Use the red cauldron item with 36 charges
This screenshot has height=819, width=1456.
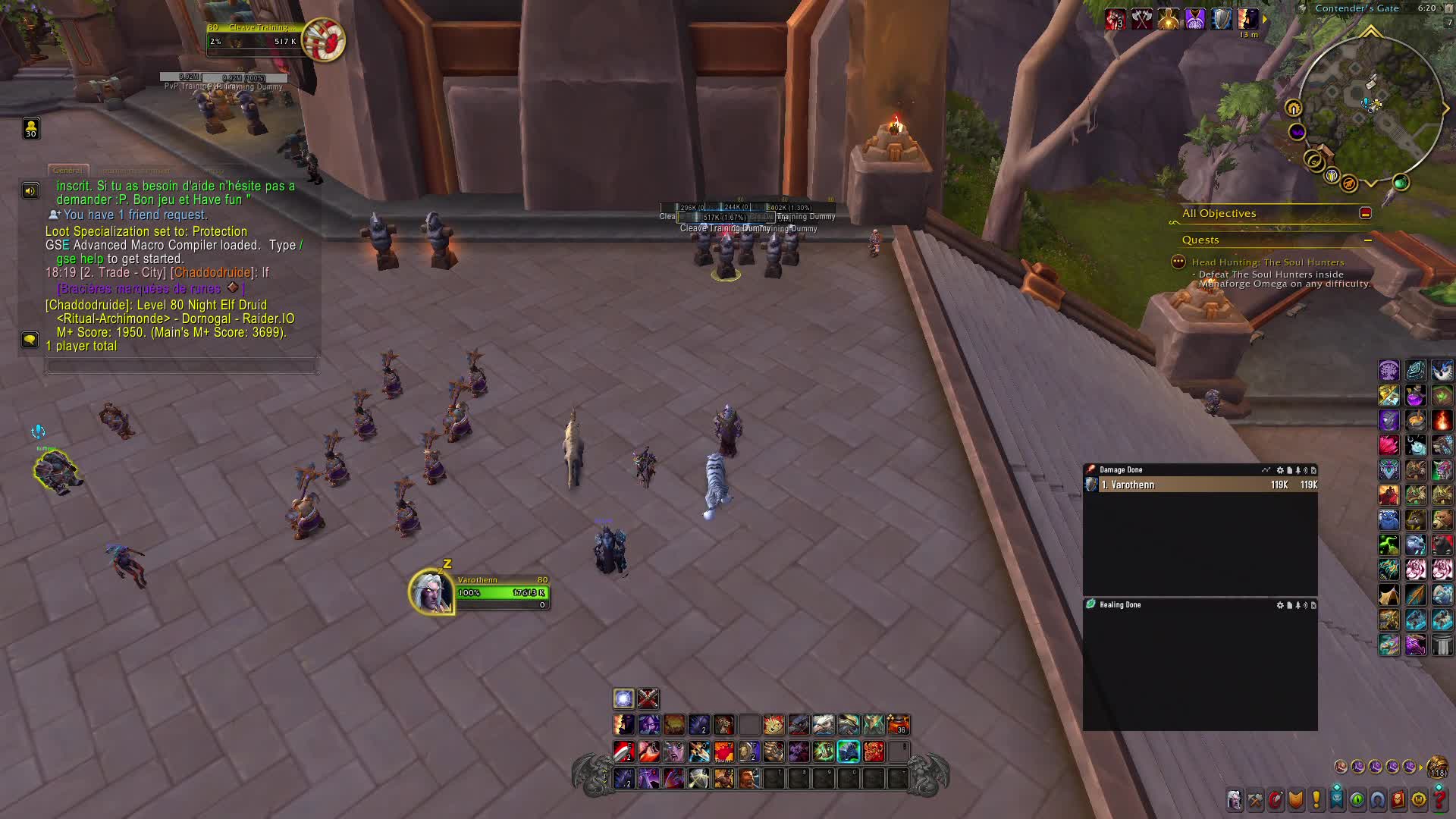tap(898, 725)
